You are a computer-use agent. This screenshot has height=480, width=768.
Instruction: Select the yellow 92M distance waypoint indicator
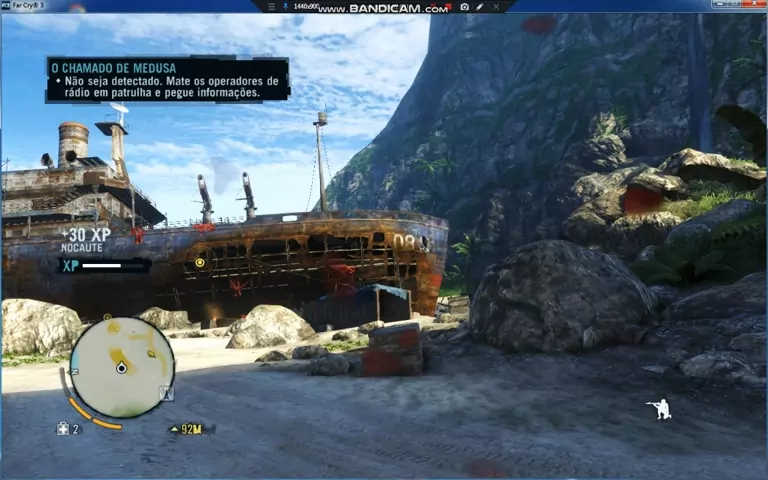tap(187, 429)
